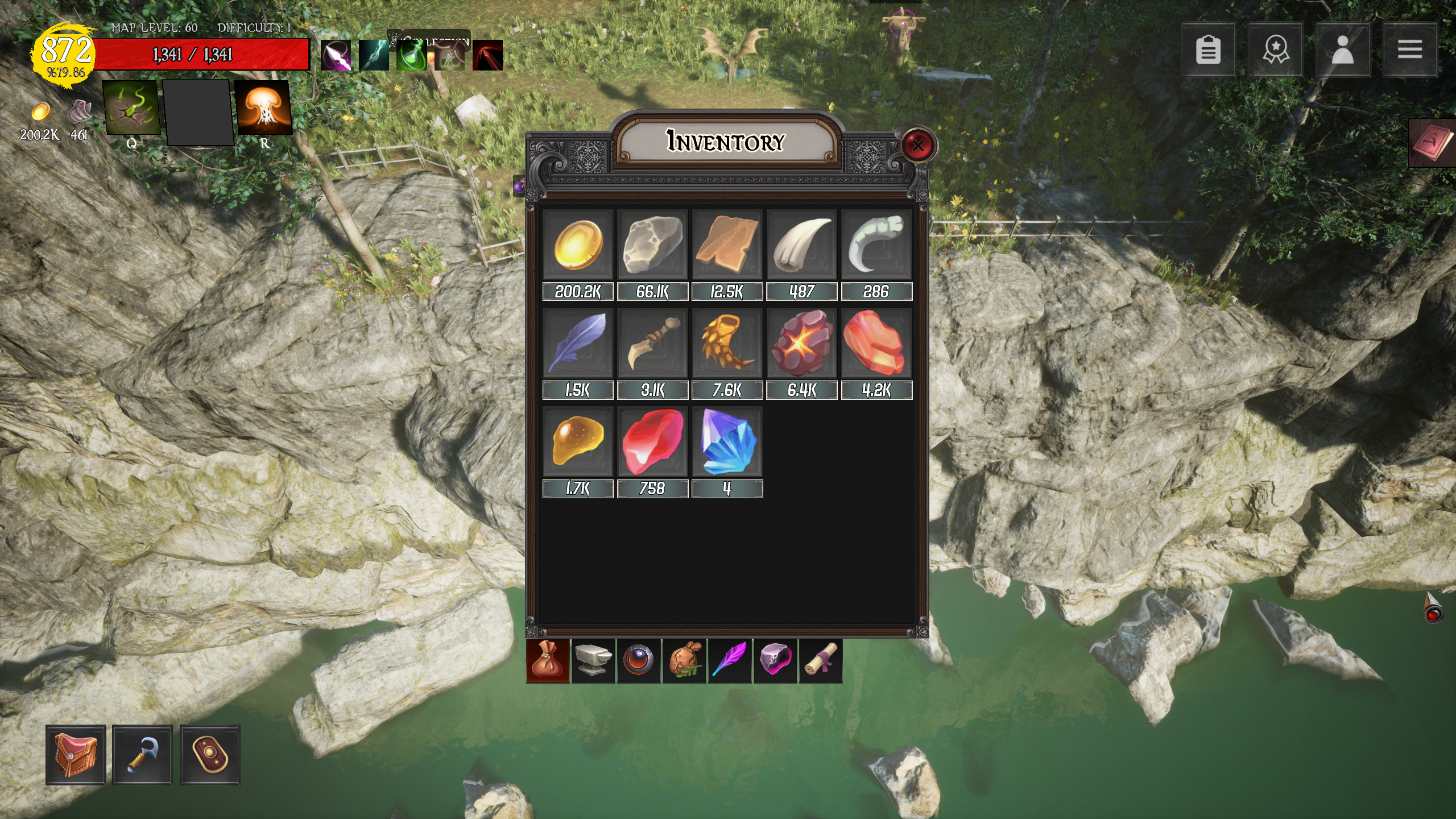
Task: Open the rolled scroll tab
Action: click(x=821, y=660)
